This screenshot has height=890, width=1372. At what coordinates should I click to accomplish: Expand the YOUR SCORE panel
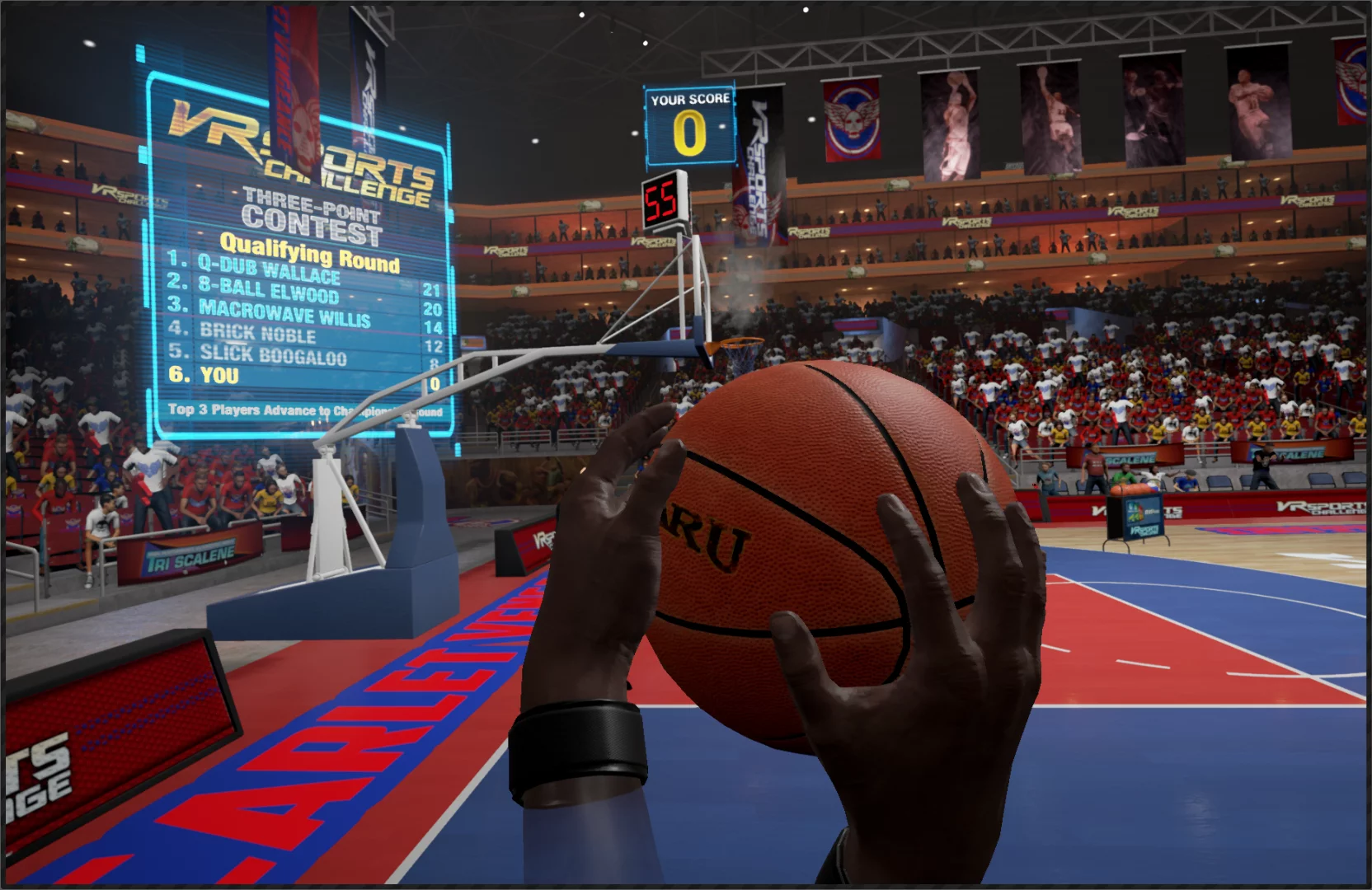pos(691,124)
